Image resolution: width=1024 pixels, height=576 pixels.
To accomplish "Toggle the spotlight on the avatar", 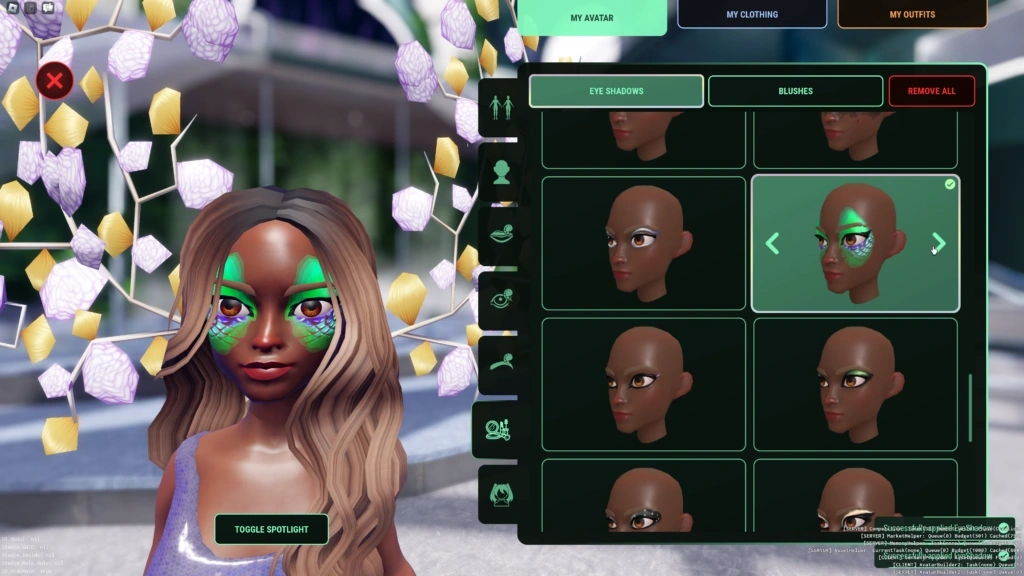I will 271,529.
